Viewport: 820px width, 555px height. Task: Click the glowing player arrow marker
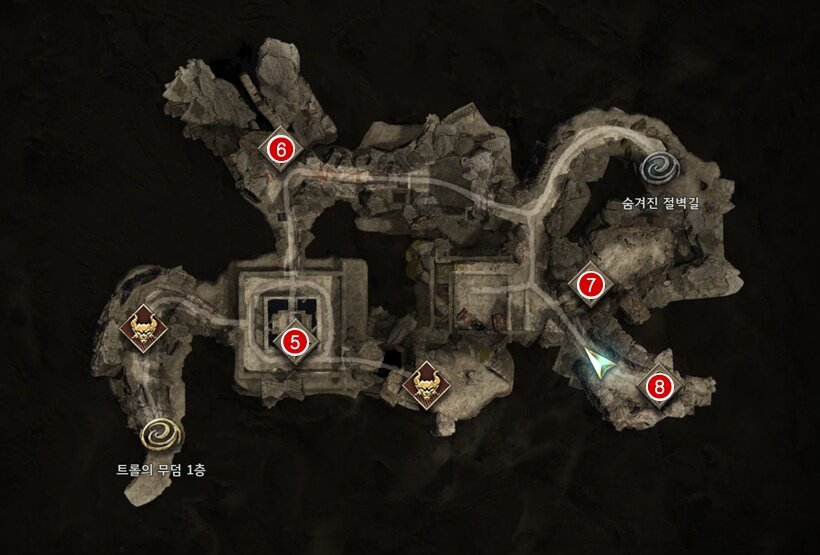601,364
